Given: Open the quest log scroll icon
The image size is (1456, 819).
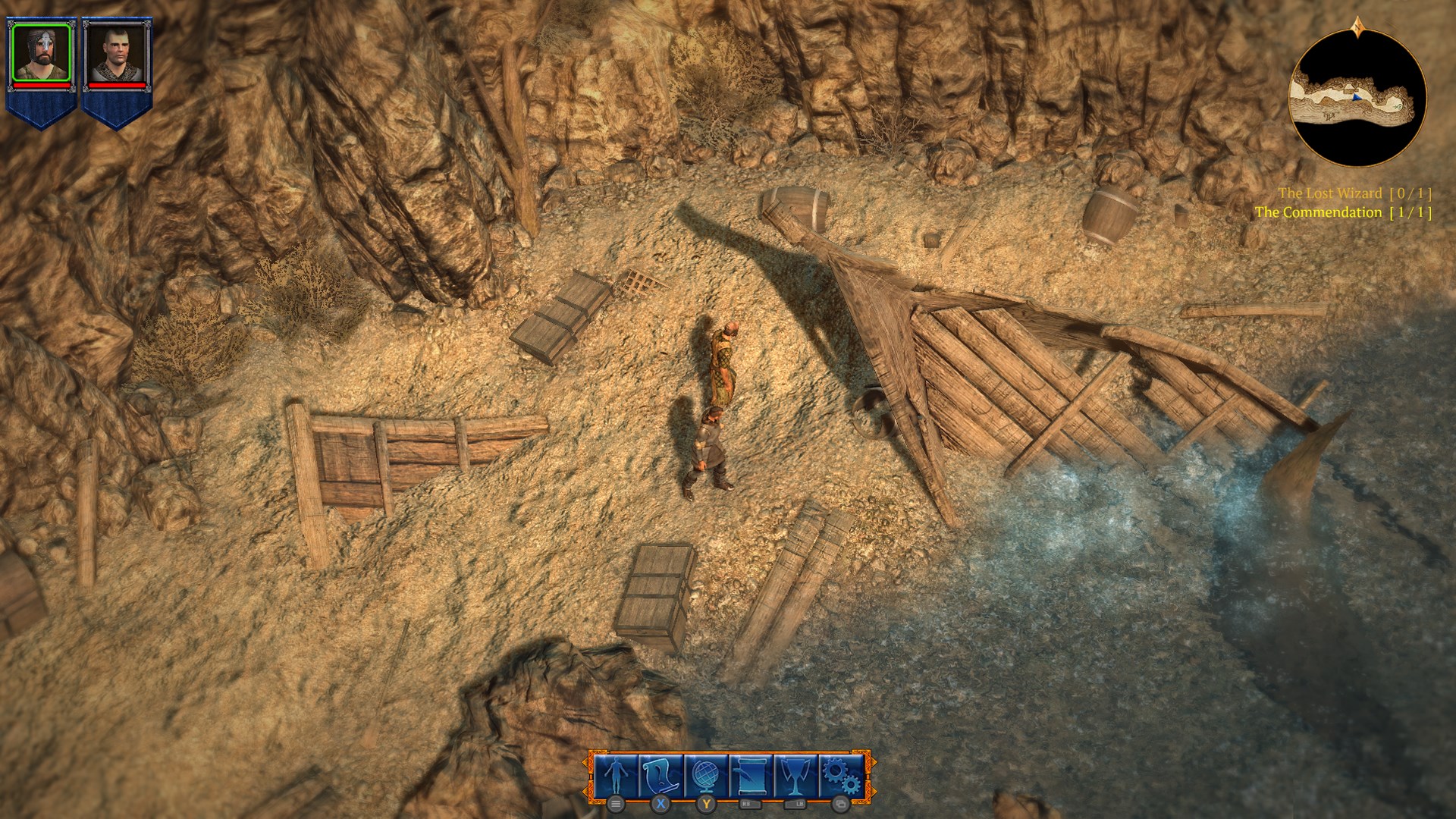Looking at the screenshot, I should (x=659, y=775).
